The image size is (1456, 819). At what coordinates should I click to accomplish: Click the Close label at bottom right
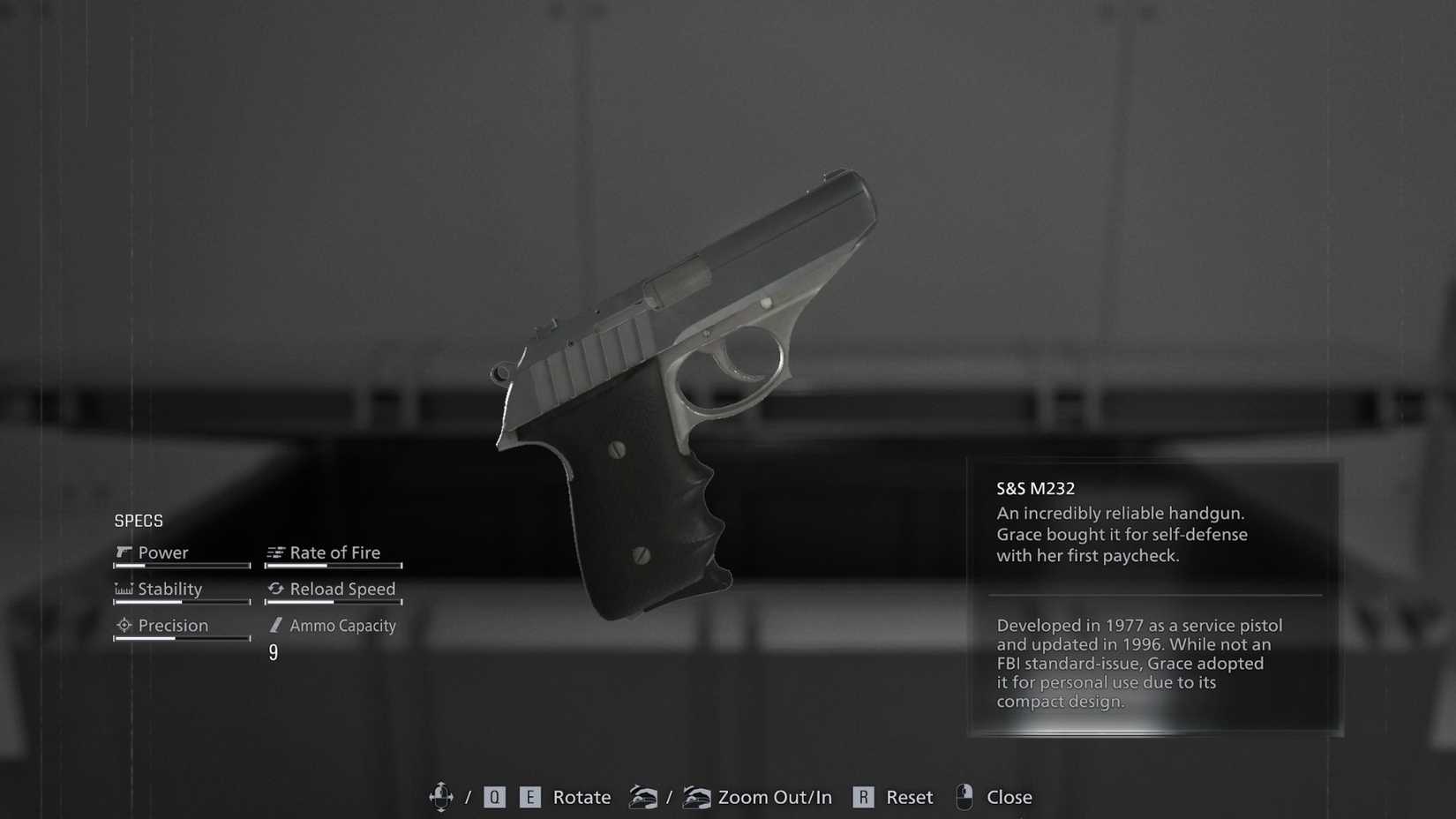pyautogui.click(x=1009, y=797)
